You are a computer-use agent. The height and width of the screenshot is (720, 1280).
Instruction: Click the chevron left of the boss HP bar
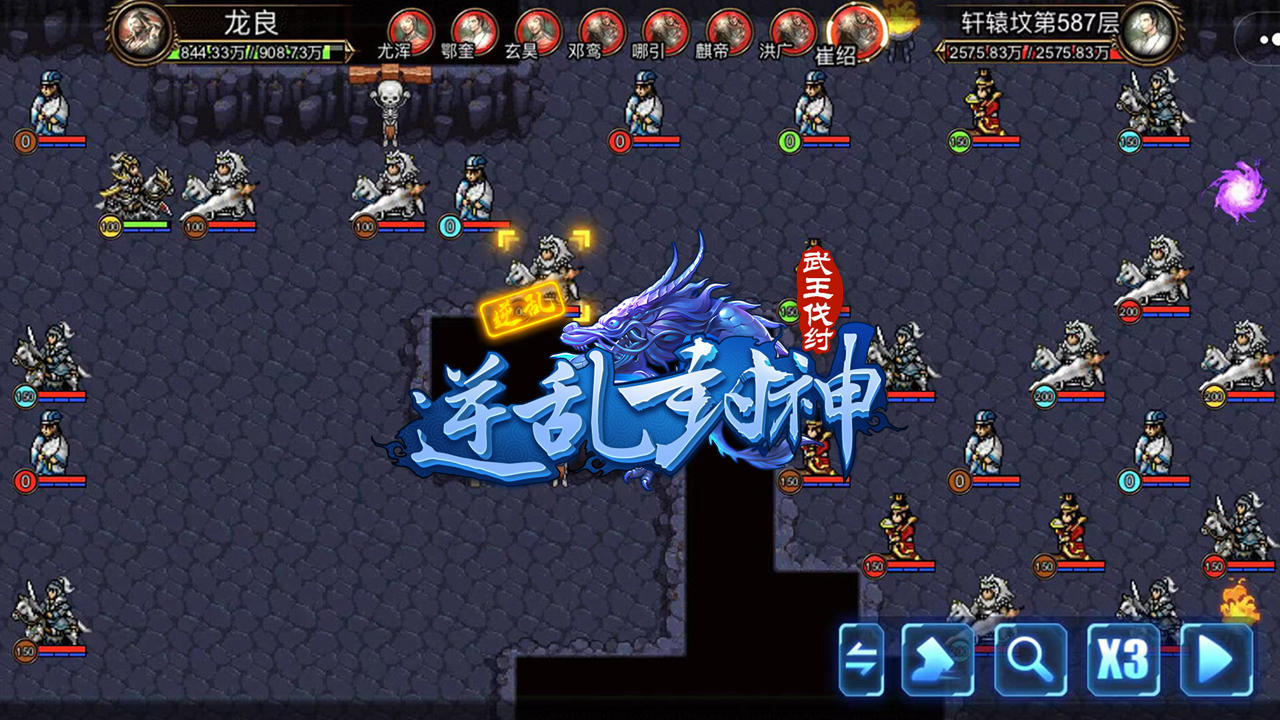[941, 50]
